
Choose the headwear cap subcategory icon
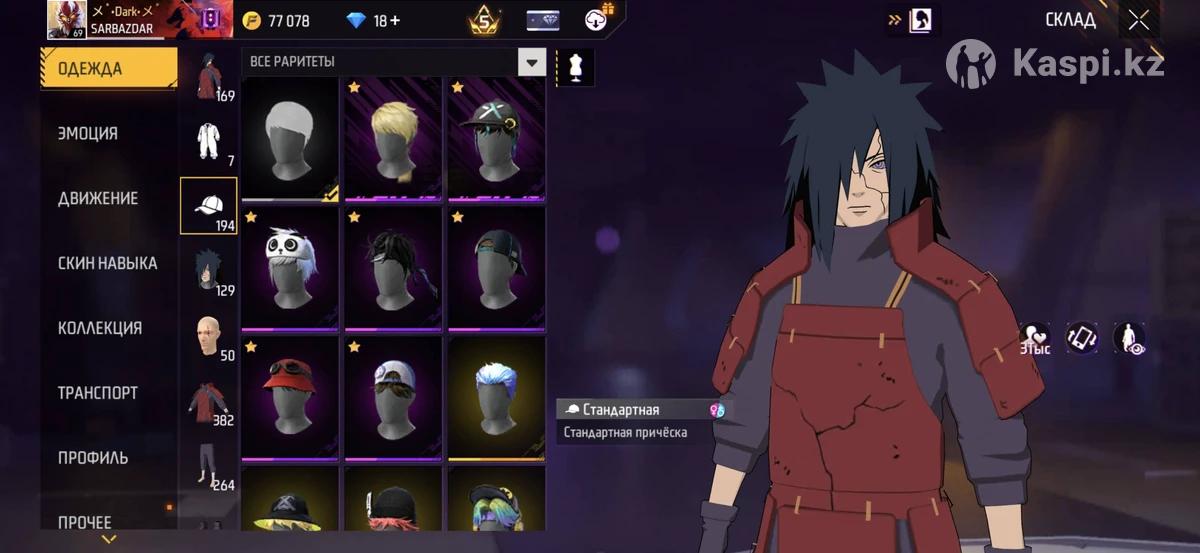[x=208, y=205]
